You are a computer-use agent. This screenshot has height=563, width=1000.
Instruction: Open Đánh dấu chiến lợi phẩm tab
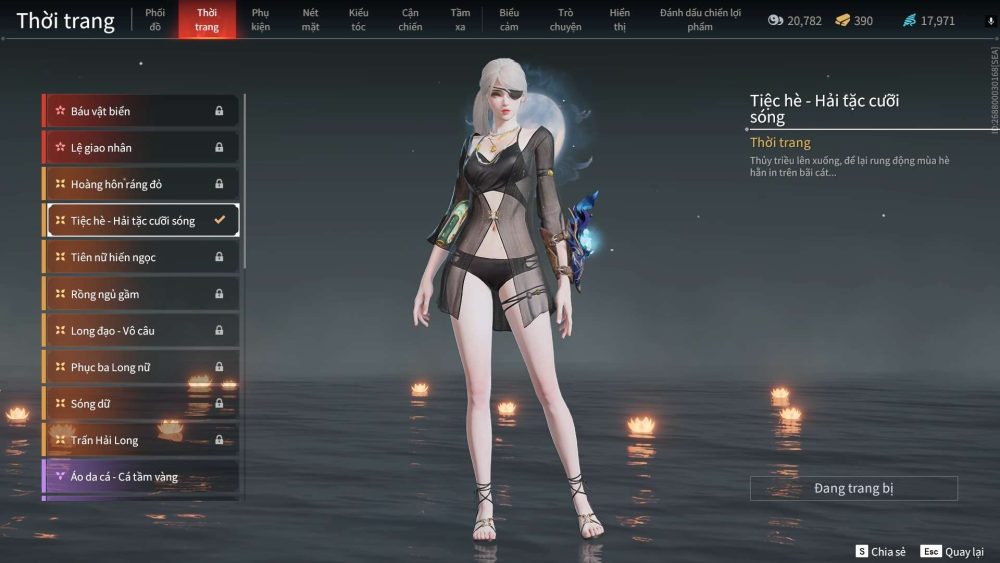click(700, 19)
